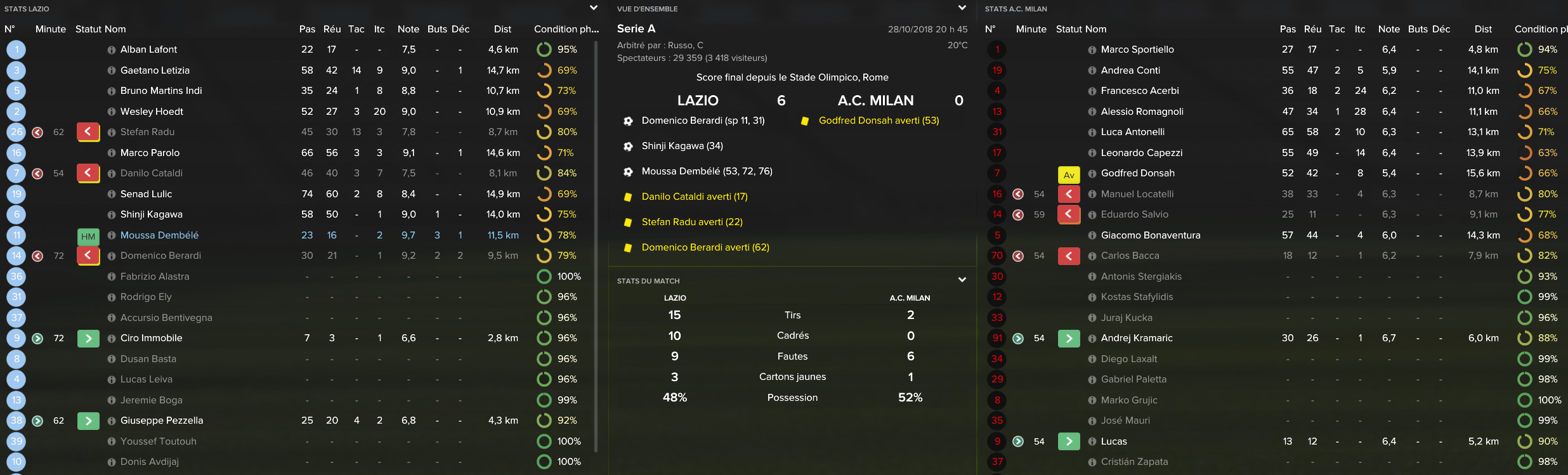Collapse the Stats du match section
The image size is (1568, 475).
[962, 280]
